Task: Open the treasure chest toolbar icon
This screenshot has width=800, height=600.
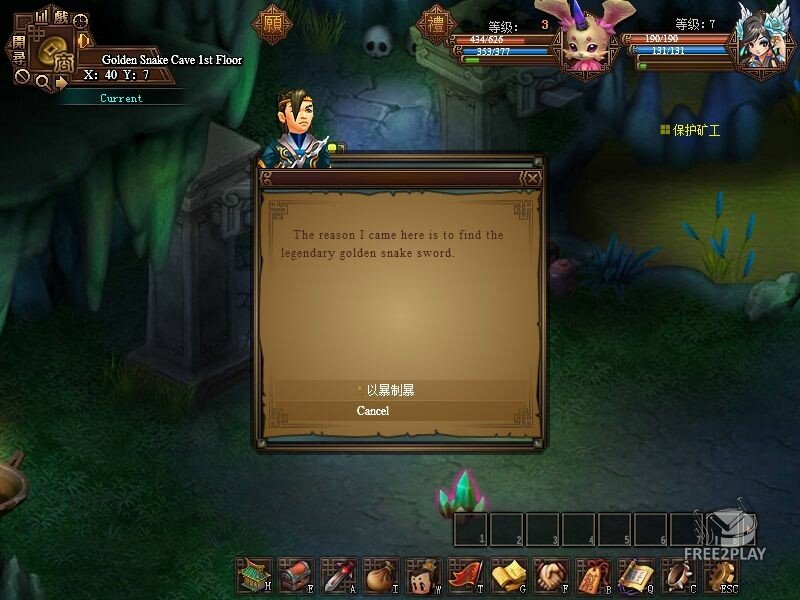Action: click(296, 575)
